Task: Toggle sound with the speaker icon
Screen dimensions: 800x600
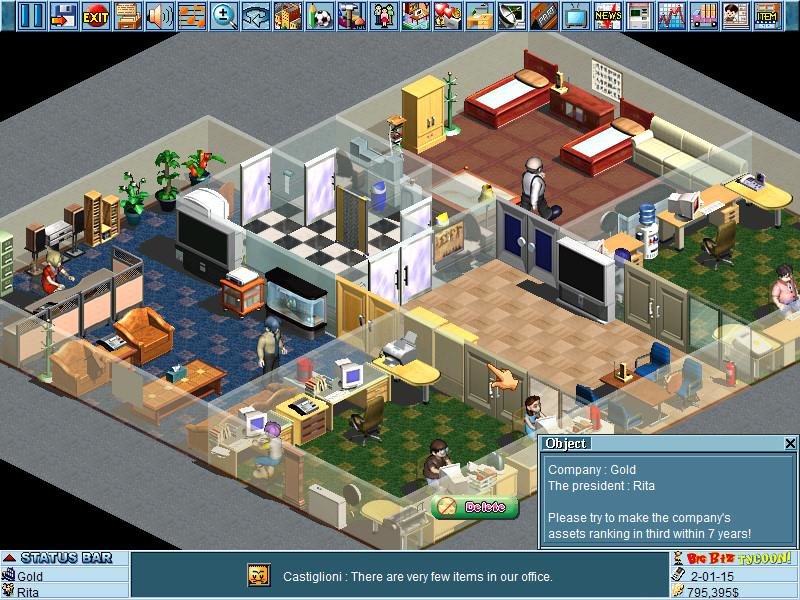Action: point(160,15)
